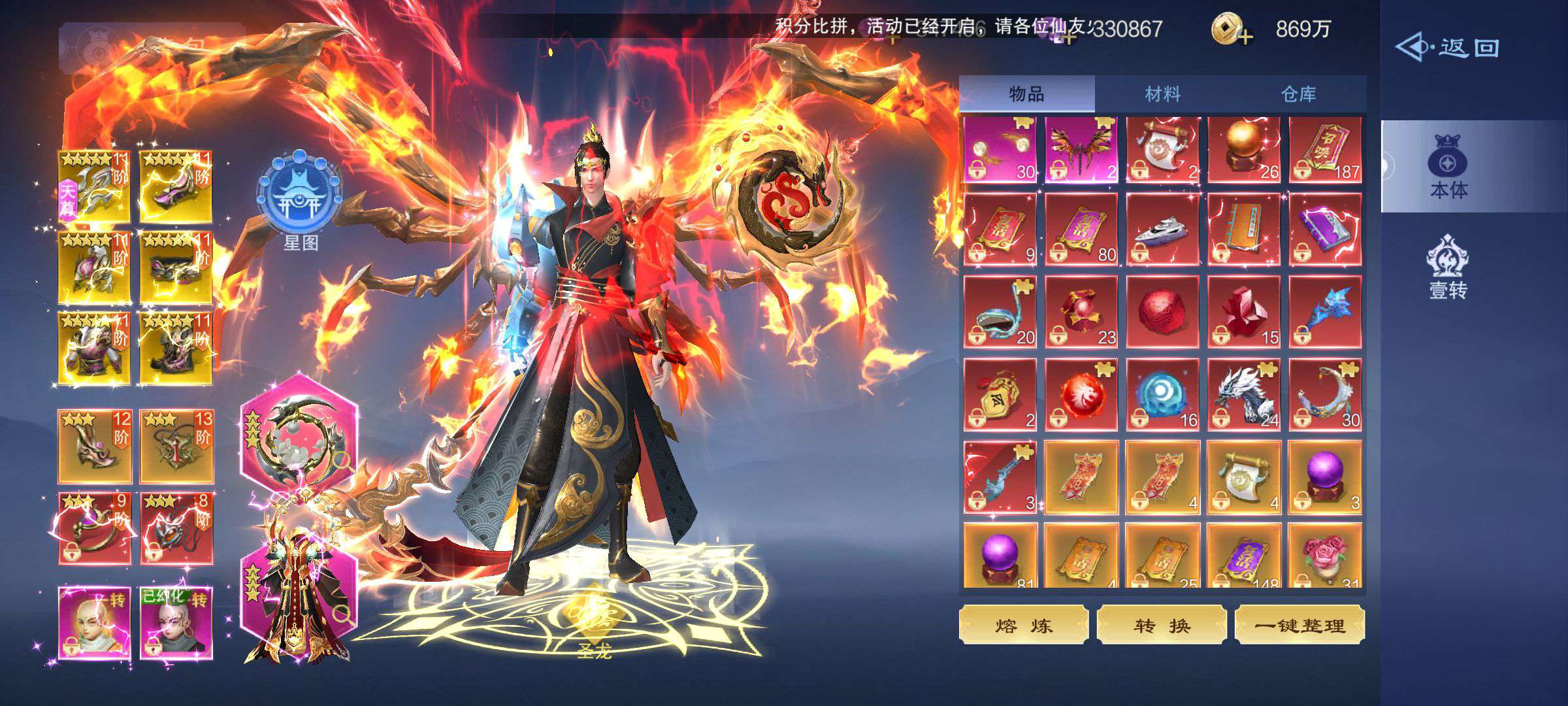Click the 转换 convert button
The image size is (1568, 706).
(x=1161, y=626)
